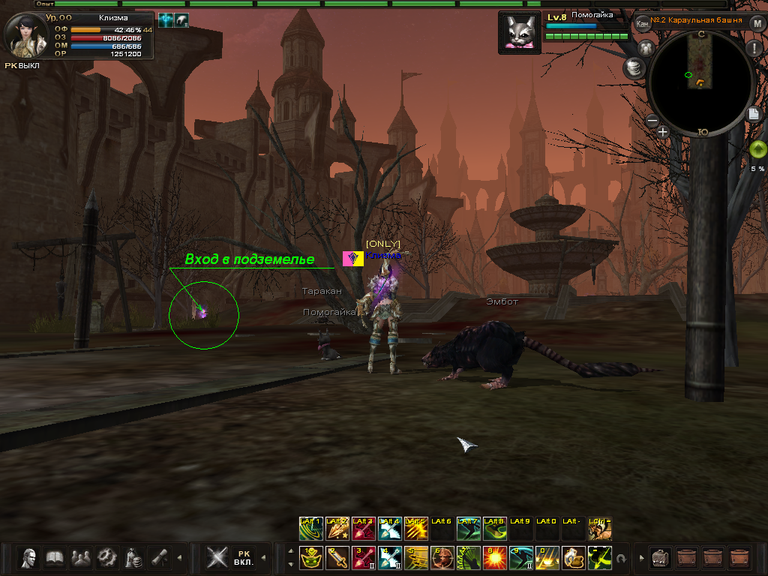
Task: Zoom out the minimap with the minus button
Action: [652, 121]
